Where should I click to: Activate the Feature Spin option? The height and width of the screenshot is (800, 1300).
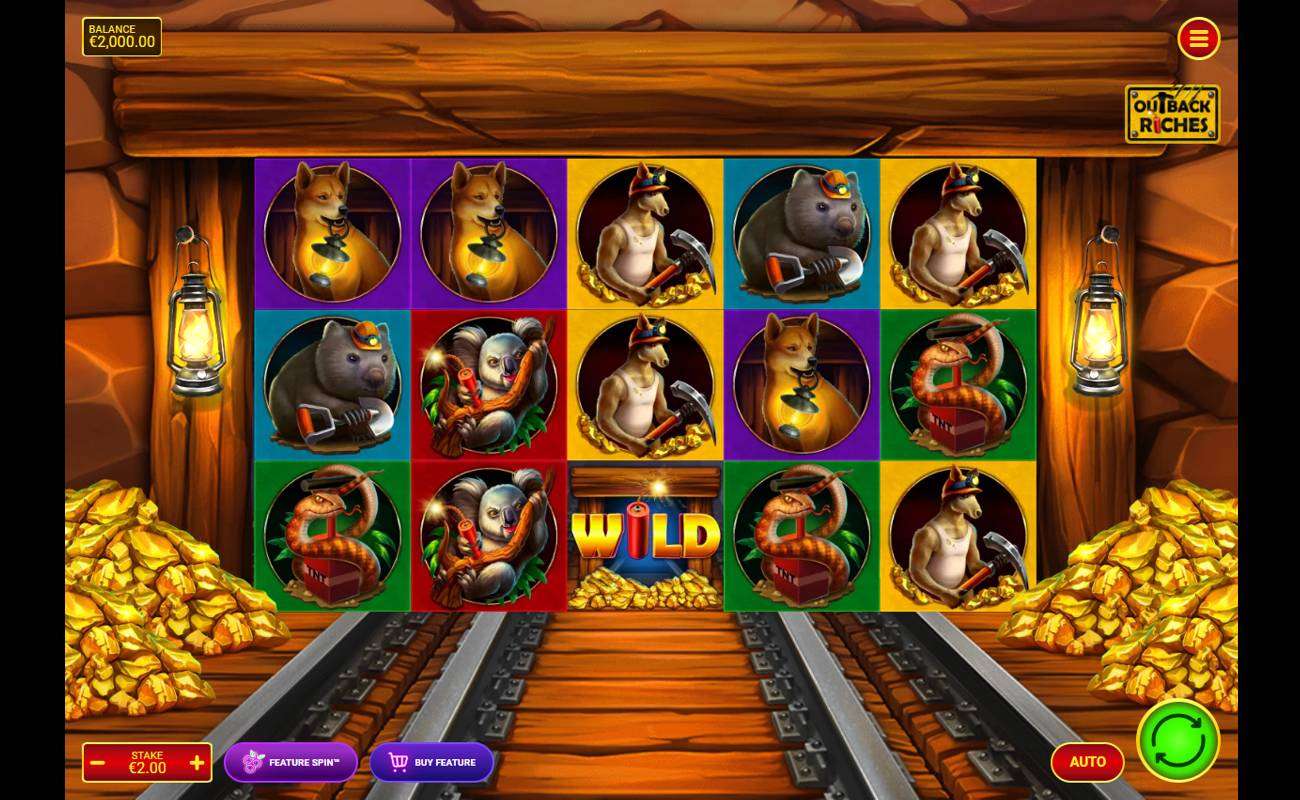pyautogui.click(x=290, y=762)
